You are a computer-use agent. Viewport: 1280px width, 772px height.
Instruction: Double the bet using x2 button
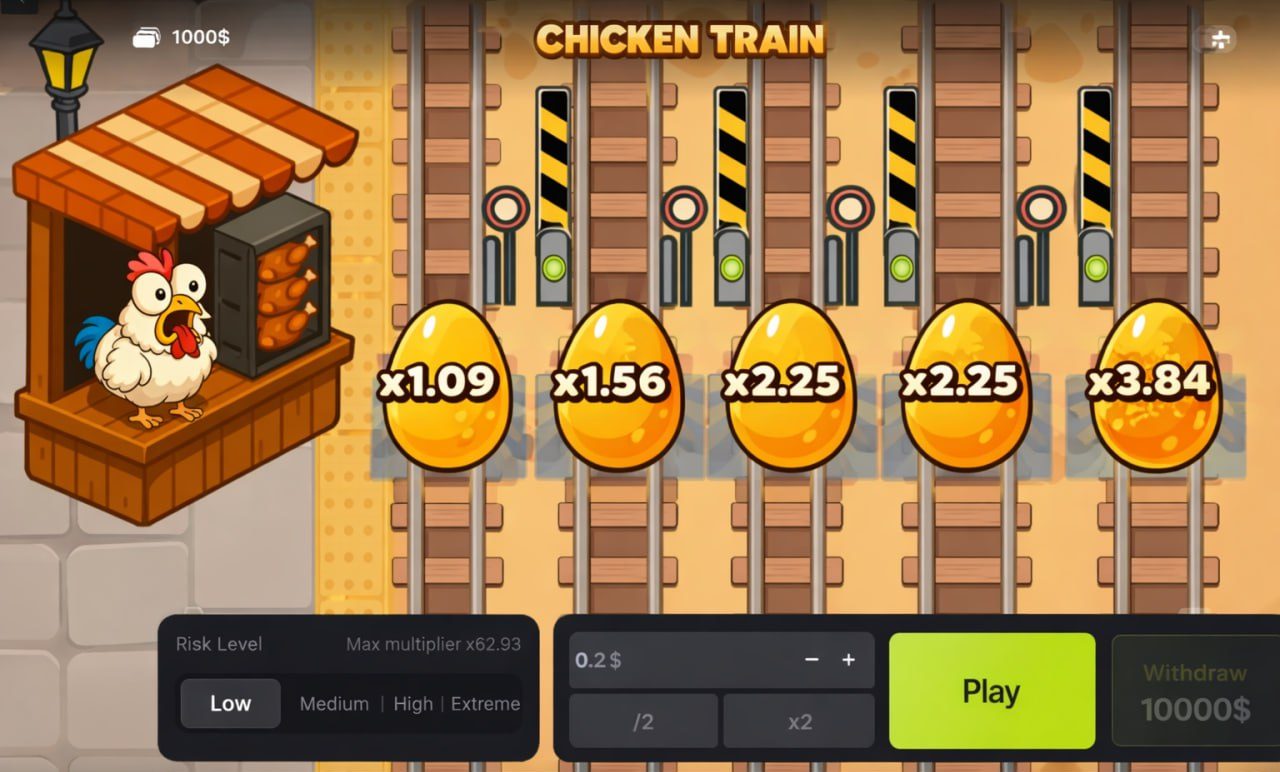pyautogui.click(x=798, y=721)
